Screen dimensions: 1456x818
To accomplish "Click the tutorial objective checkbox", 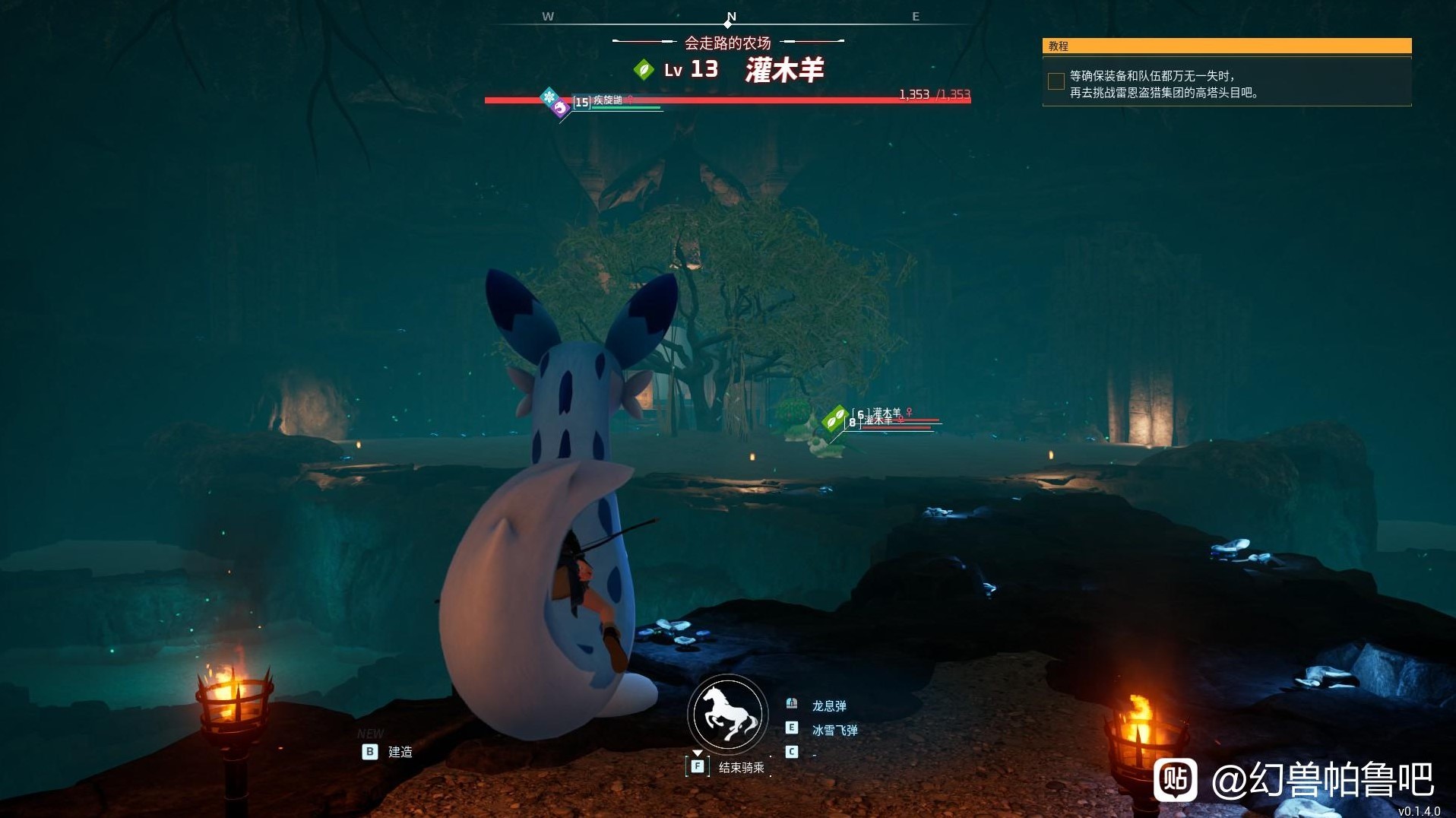I will [x=1056, y=81].
